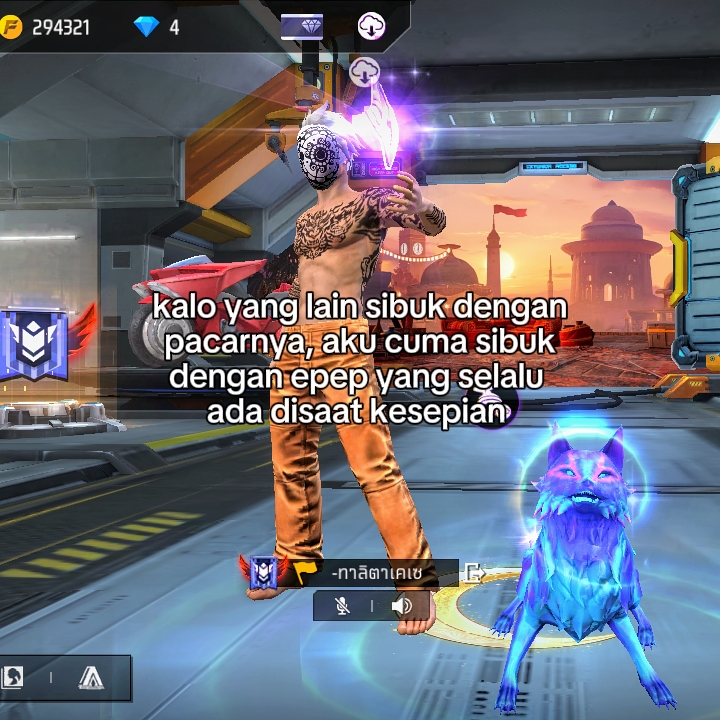Toggle the muted microphone icon
This screenshot has height=720, width=720.
[343, 606]
